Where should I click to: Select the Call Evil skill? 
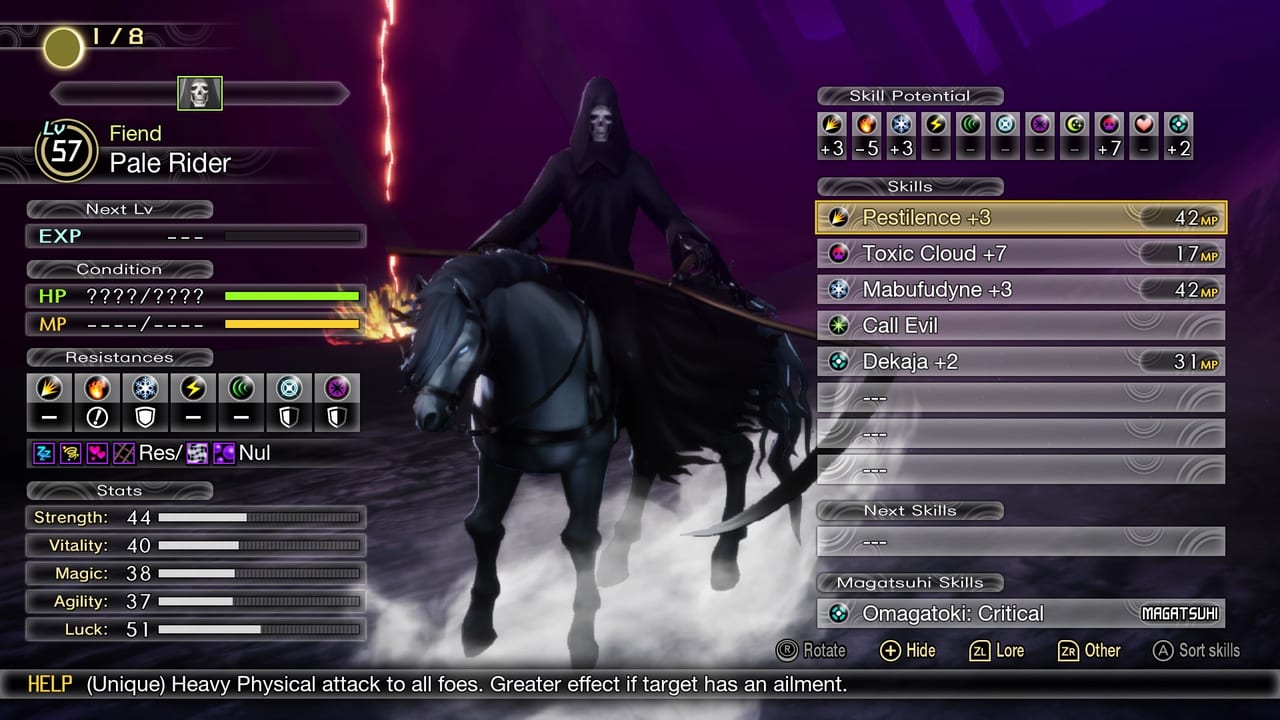pyautogui.click(x=1020, y=325)
